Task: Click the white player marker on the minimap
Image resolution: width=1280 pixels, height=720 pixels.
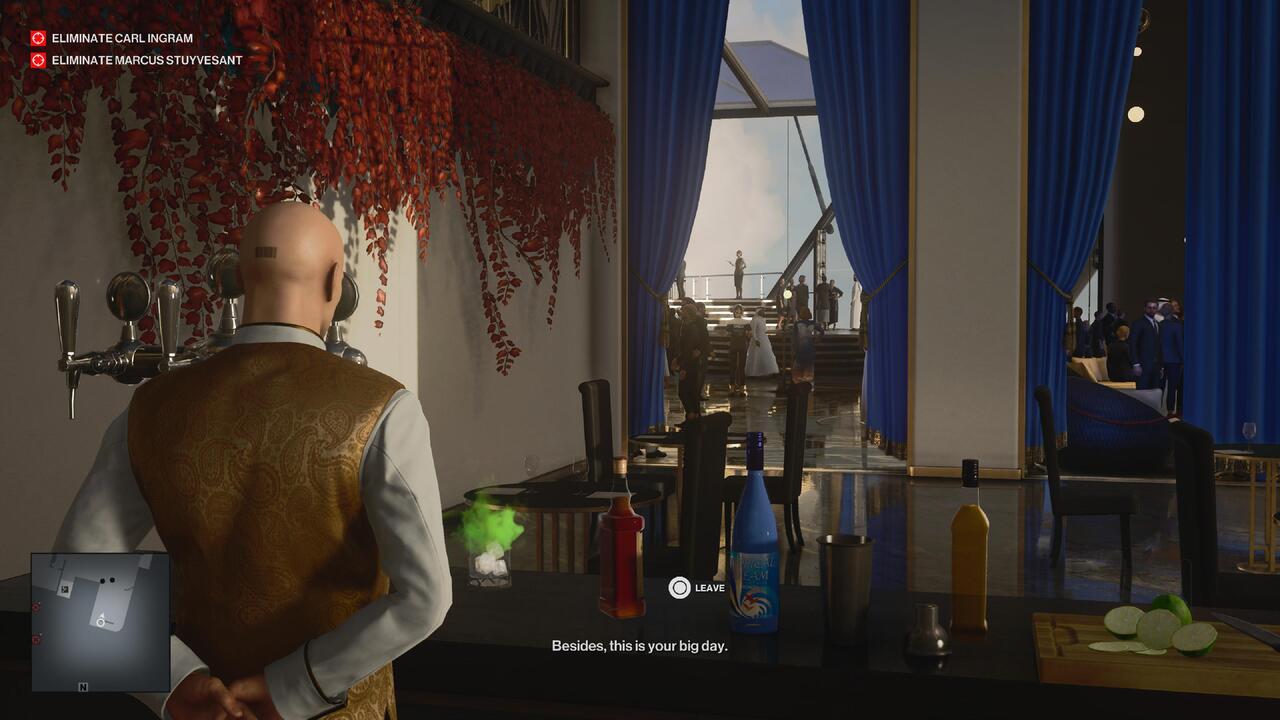Action: point(101,621)
